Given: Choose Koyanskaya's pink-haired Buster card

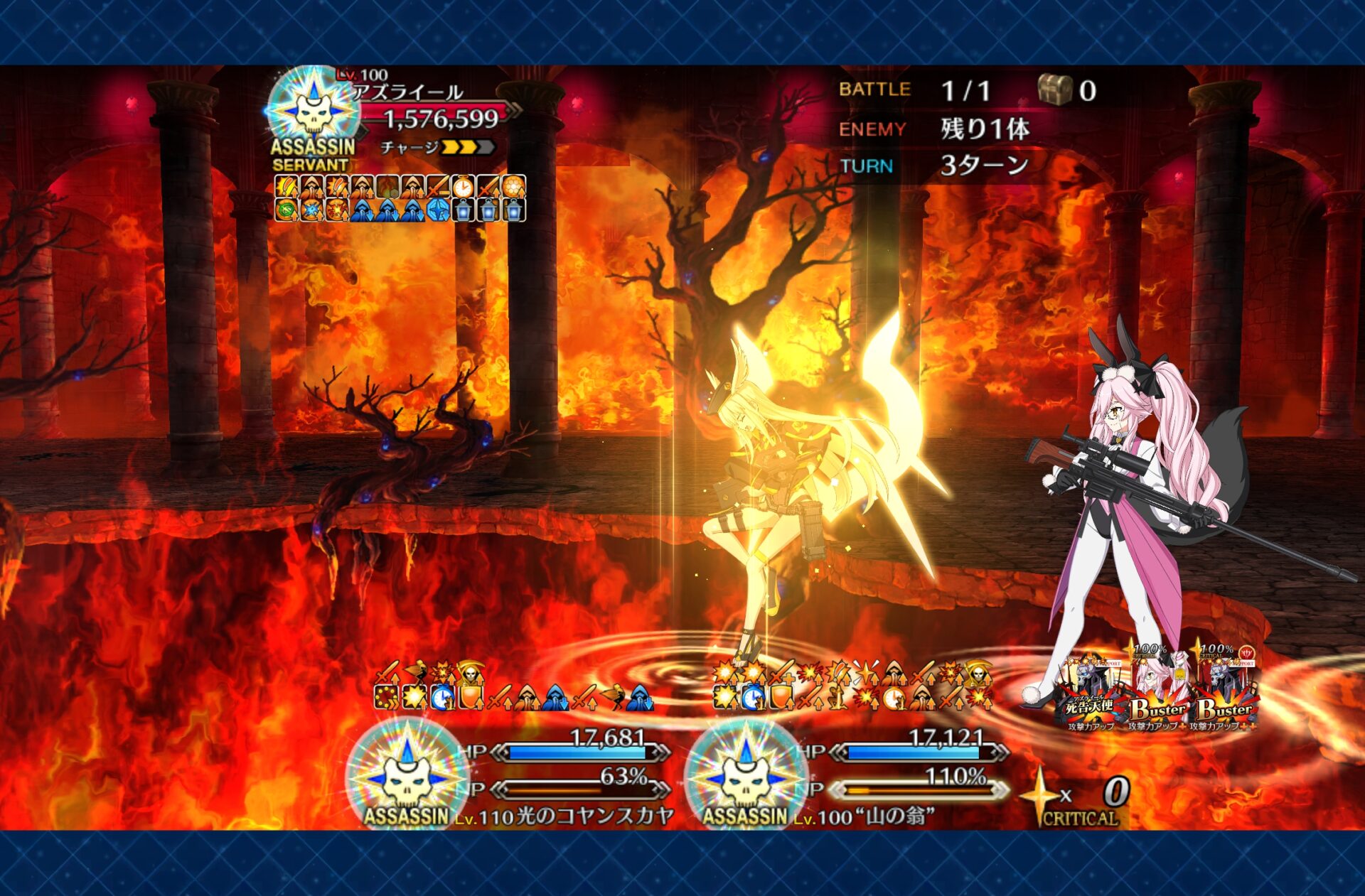Looking at the screenshot, I should pos(1157,692).
